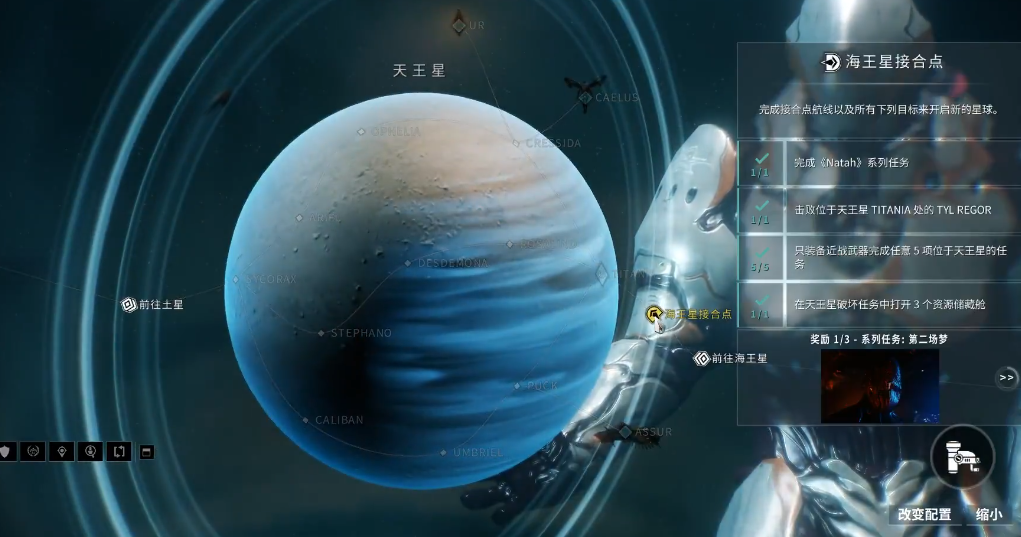Travel to Saturn via 前往土星
Viewport: 1021px width, 537px height.
[129, 304]
